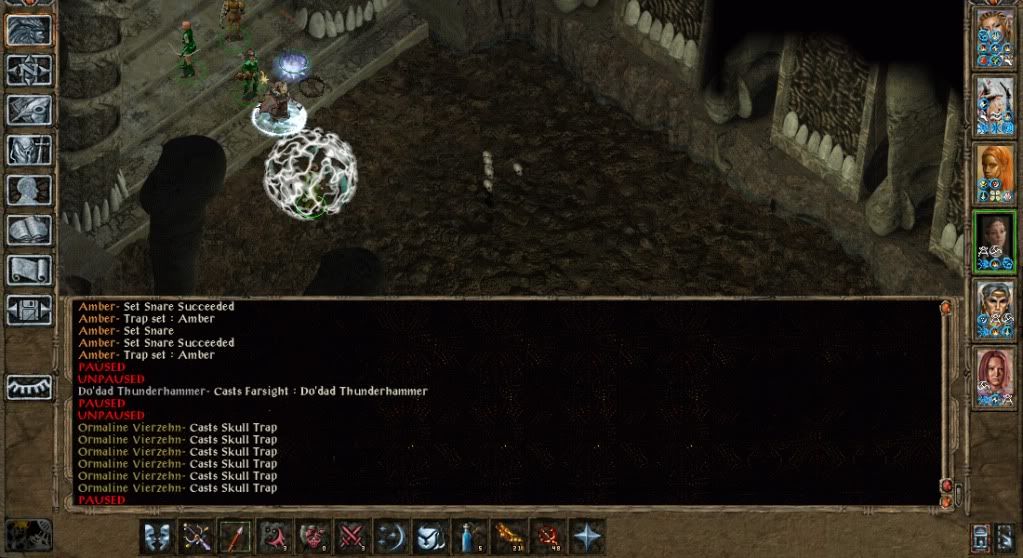
Task: Select the silver-haired elf portrait
Action: 996,308
